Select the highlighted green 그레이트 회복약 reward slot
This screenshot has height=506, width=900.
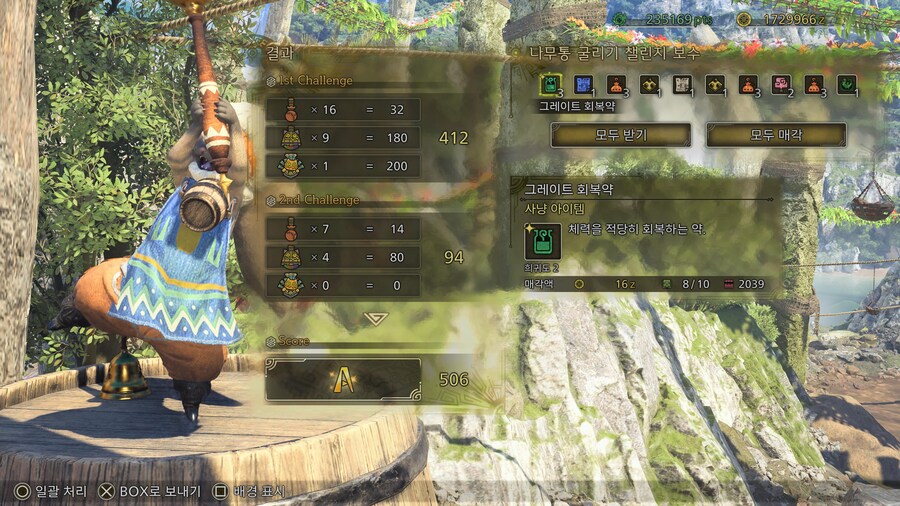[x=550, y=85]
